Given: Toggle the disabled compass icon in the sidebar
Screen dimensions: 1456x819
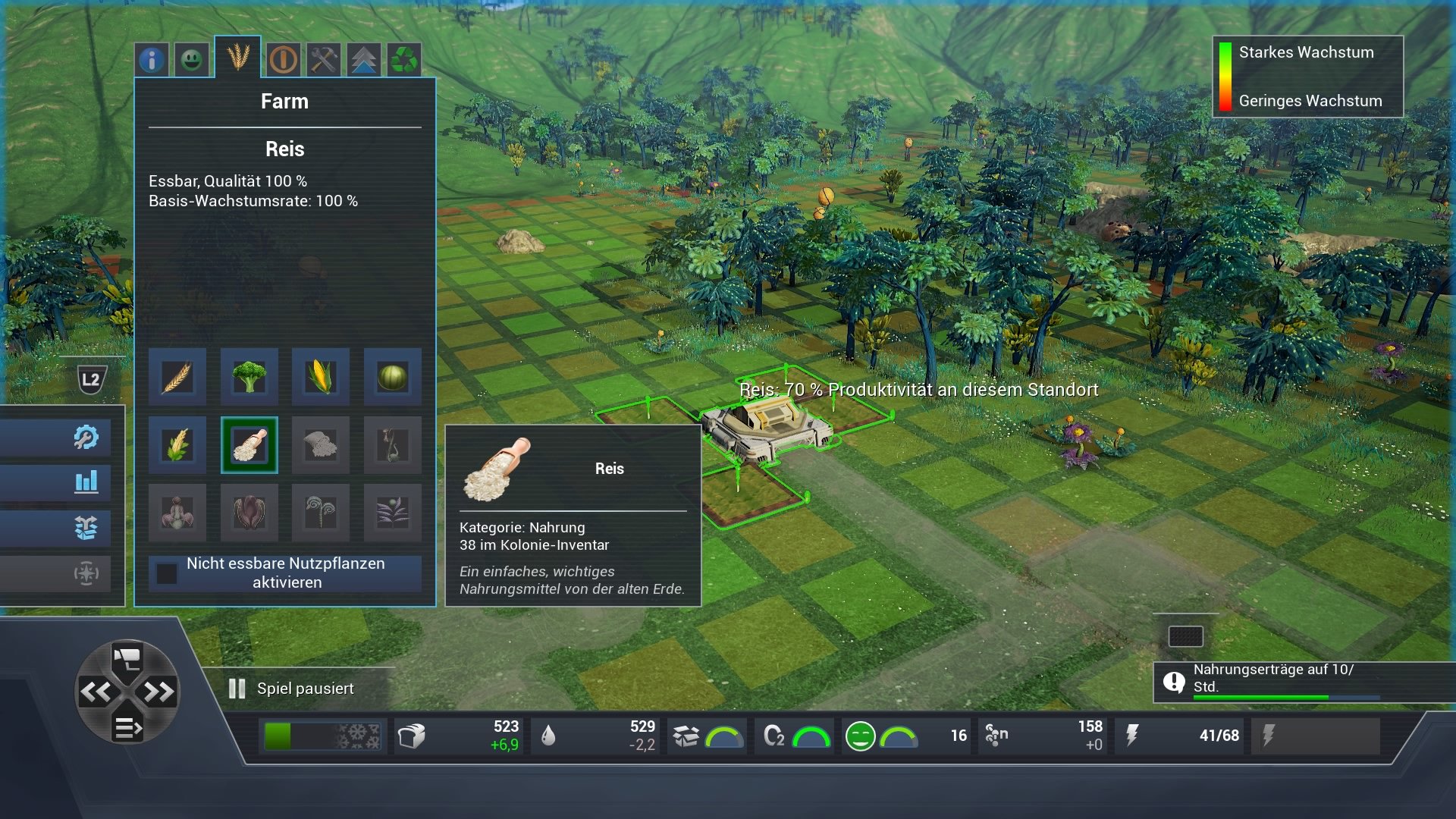Looking at the screenshot, I should coord(86,575).
